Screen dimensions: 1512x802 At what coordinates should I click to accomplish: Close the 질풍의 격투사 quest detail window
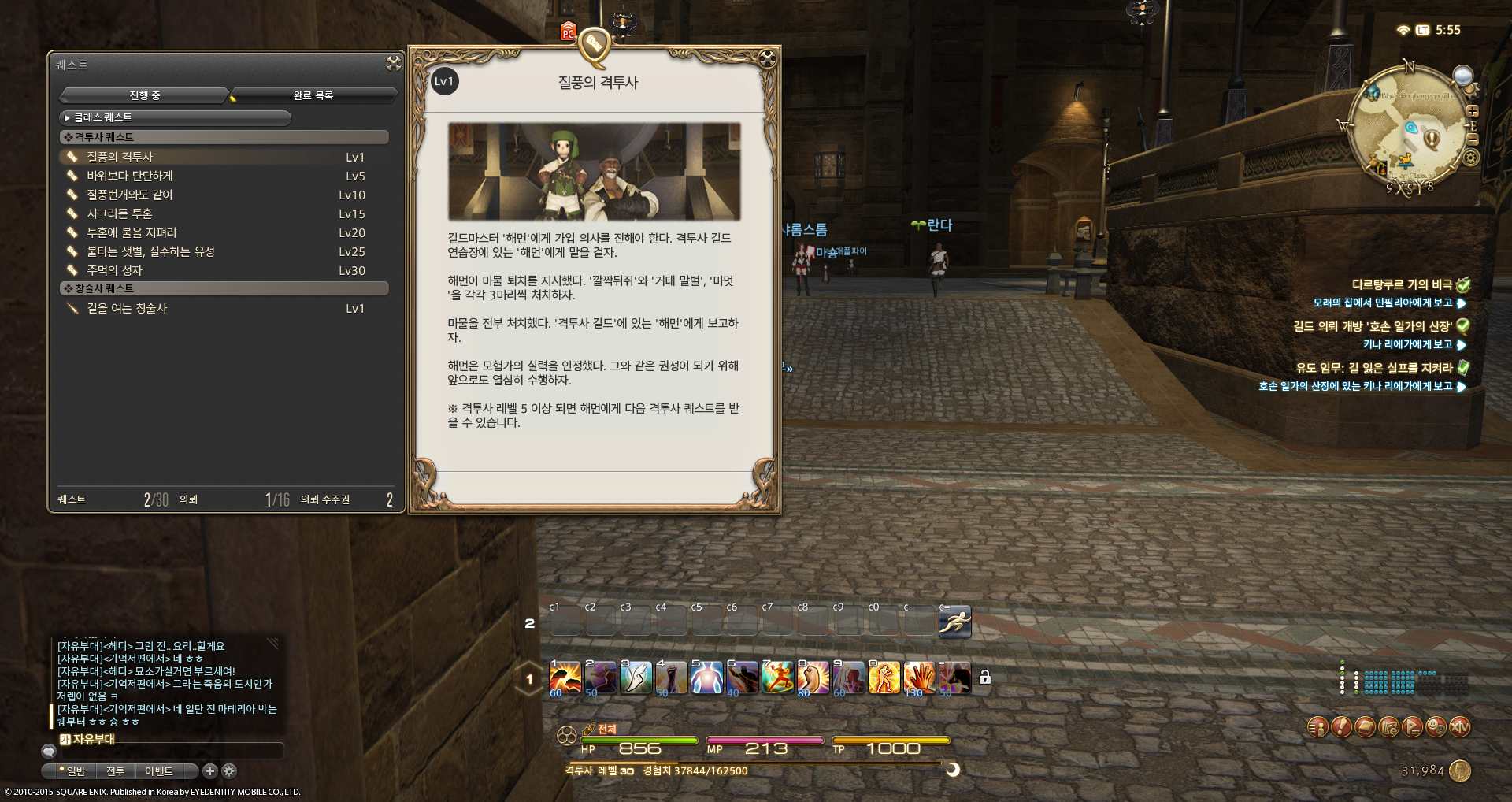[x=767, y=58]
